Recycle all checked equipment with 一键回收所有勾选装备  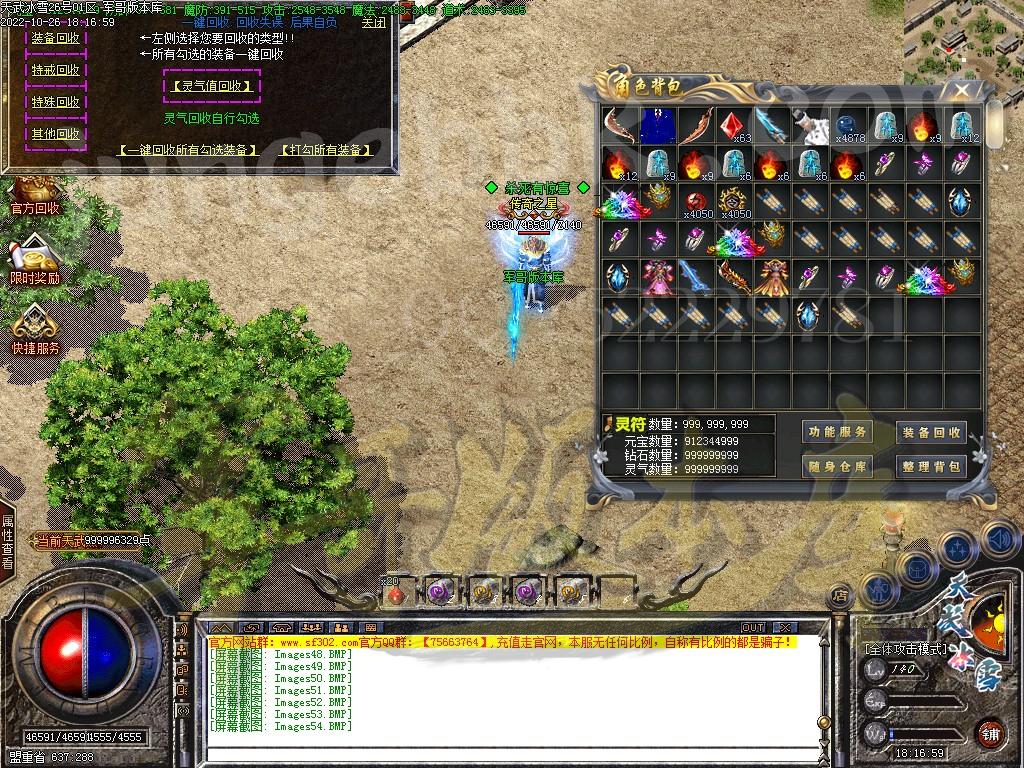click(x=188, y=150)
